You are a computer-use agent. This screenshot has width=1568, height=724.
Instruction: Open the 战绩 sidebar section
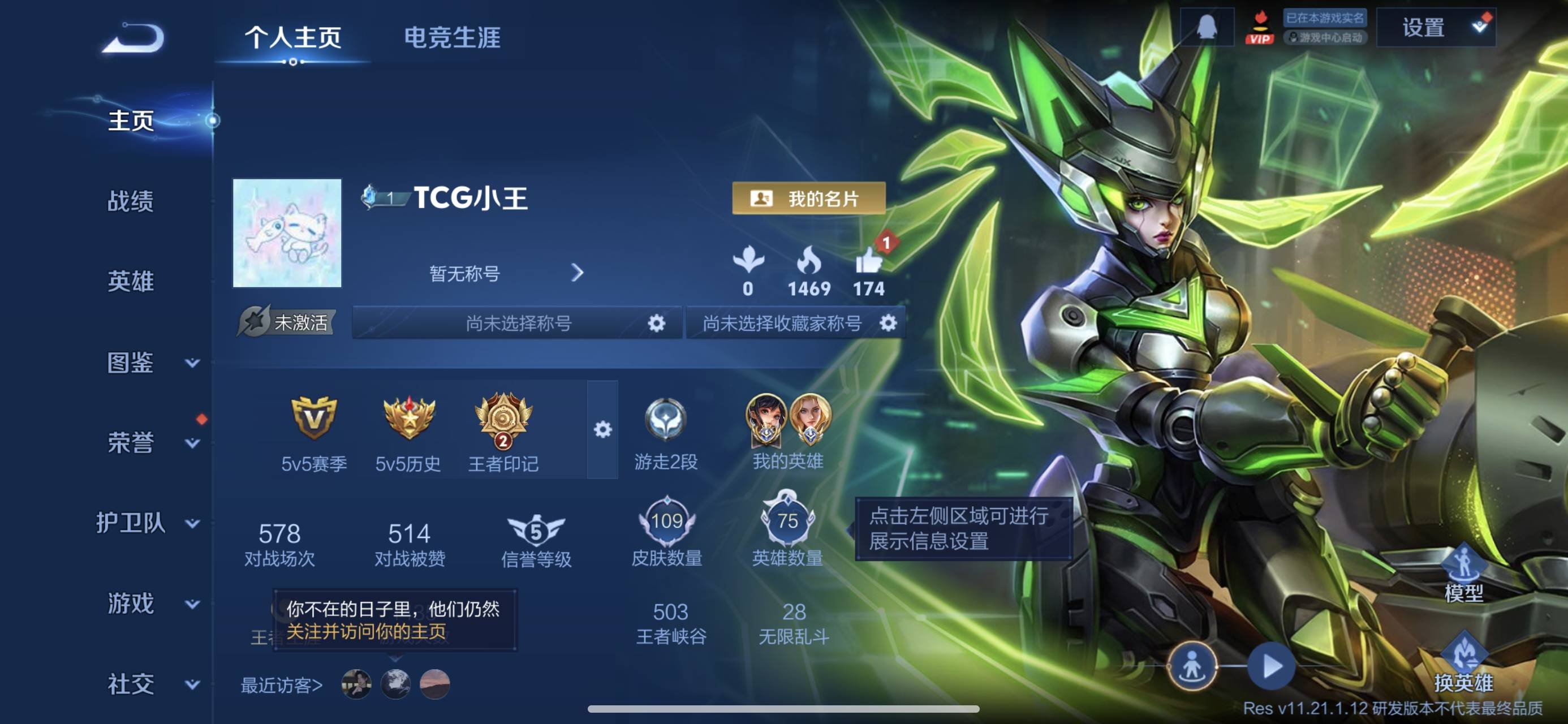130,201
